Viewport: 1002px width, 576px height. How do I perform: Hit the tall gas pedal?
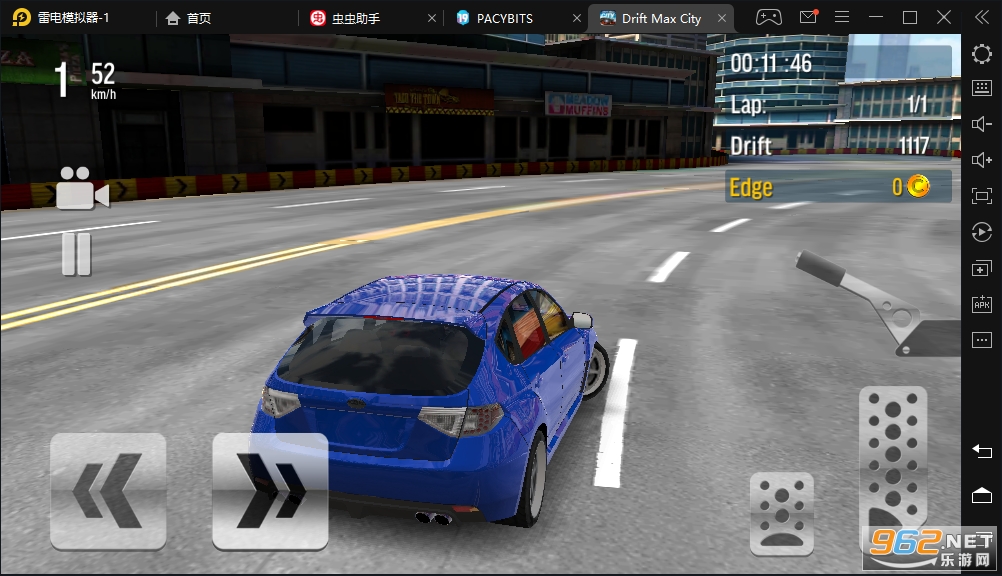(893, 462)
